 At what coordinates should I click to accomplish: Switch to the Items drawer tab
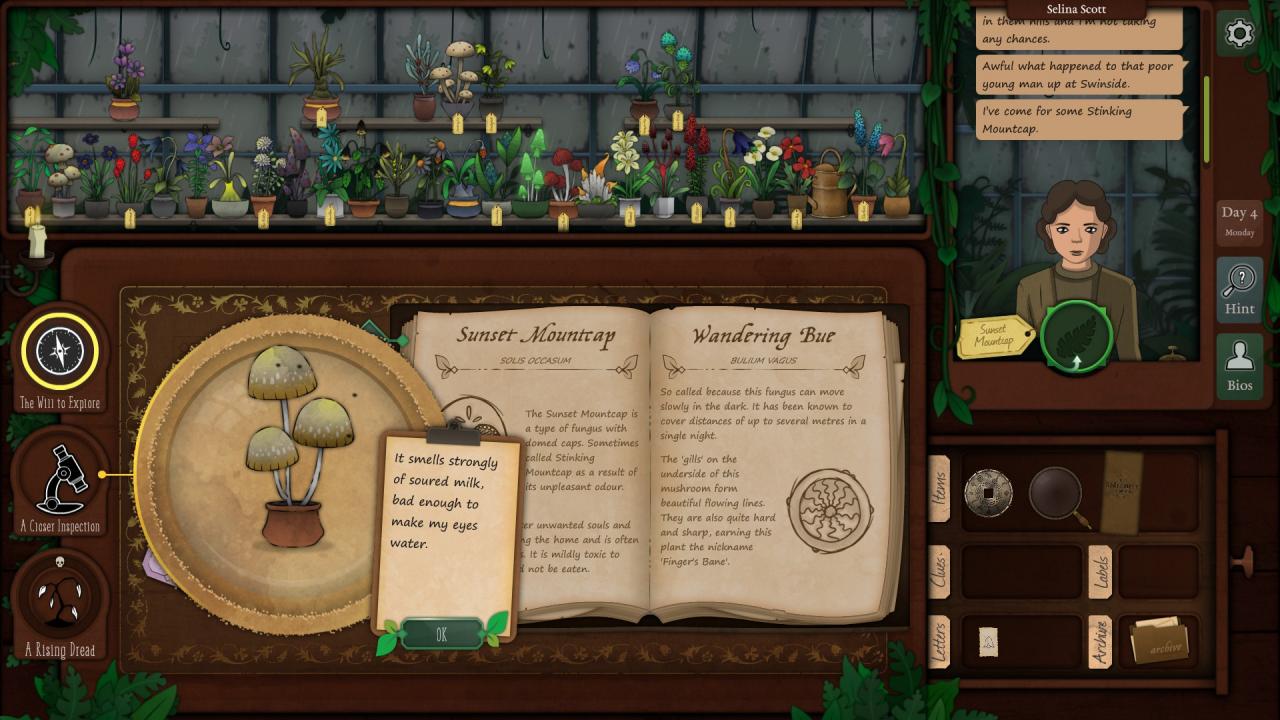pyautogui.click(x=940, y=489)
